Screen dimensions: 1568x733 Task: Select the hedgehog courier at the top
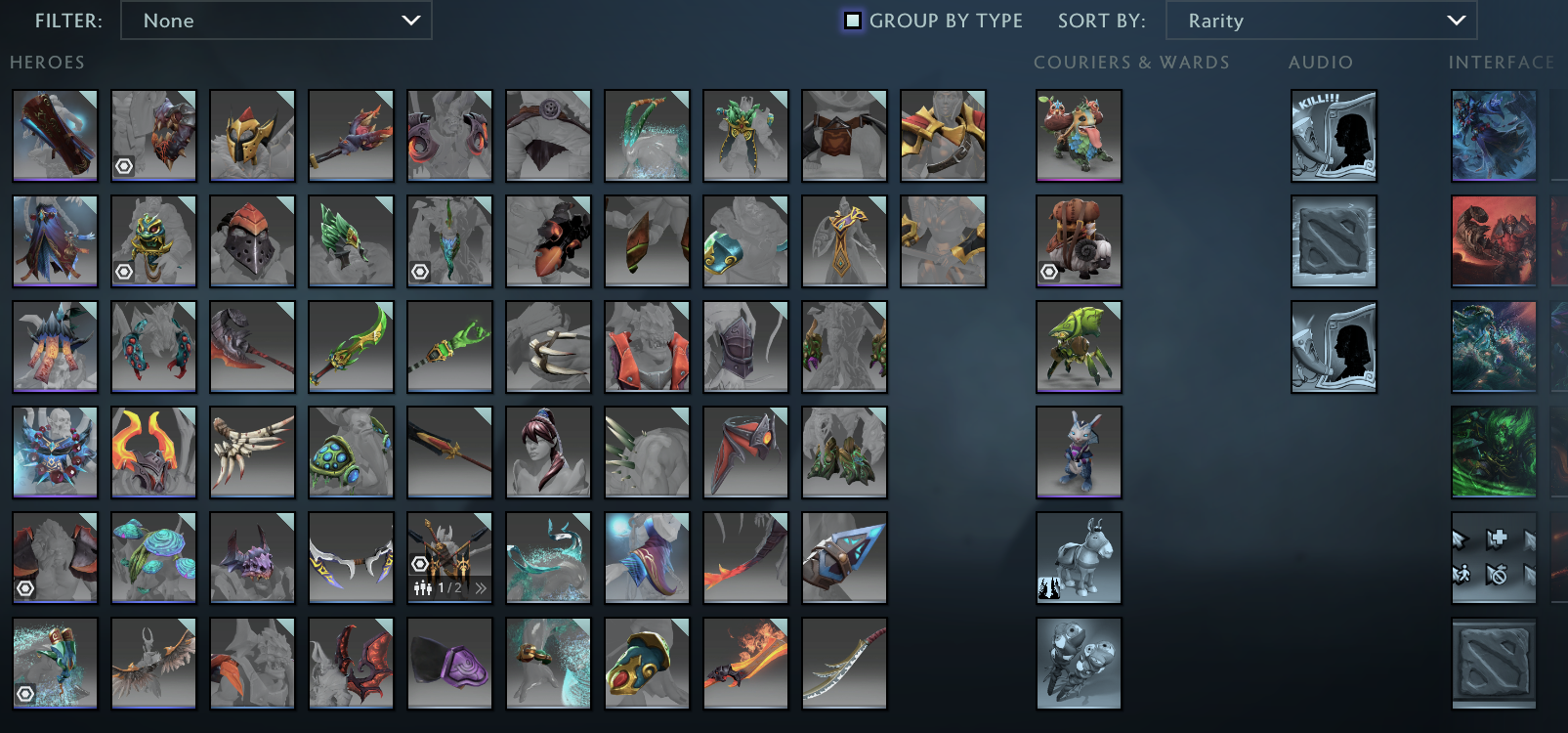(x=1079, y=135)
